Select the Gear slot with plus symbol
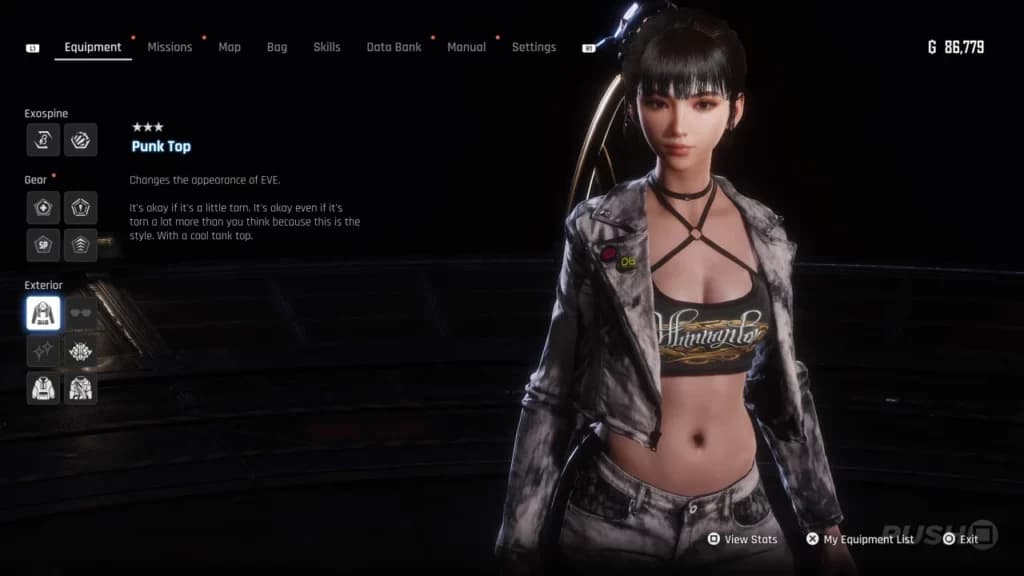The width and height of the screenshot is (1024, 576). pos(43,207)
